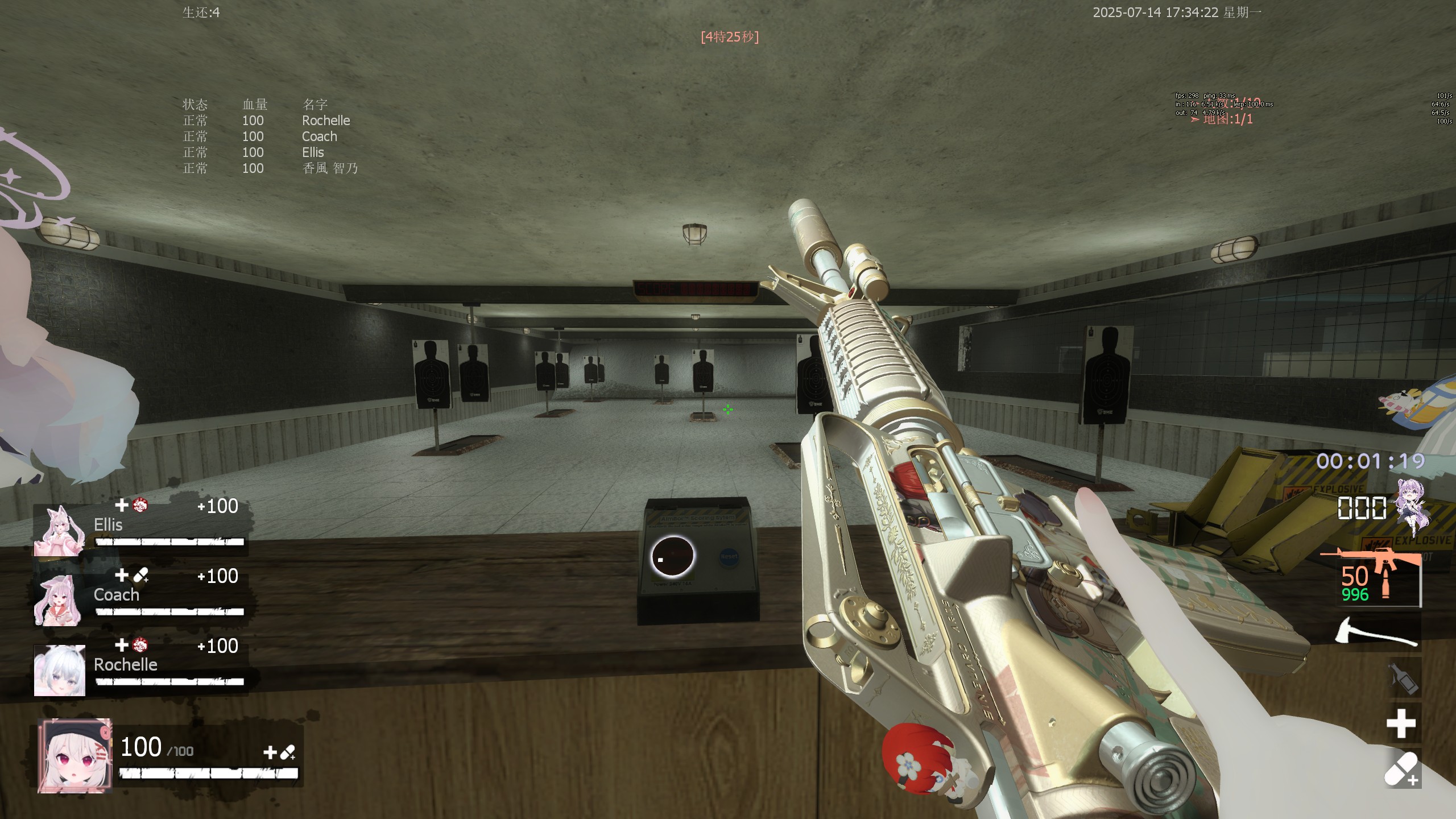Screen dimensions: 1456x819
Task: Click Ellis's teammate portrait
Action: (x=59, y=531)
